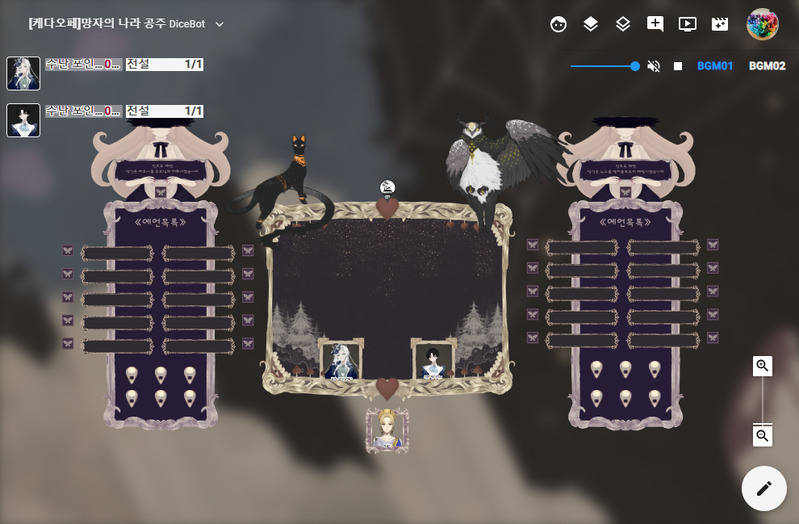799x524 pixels.
Task: Open the screen play-panel icon
Action: [x=687, y=24]
